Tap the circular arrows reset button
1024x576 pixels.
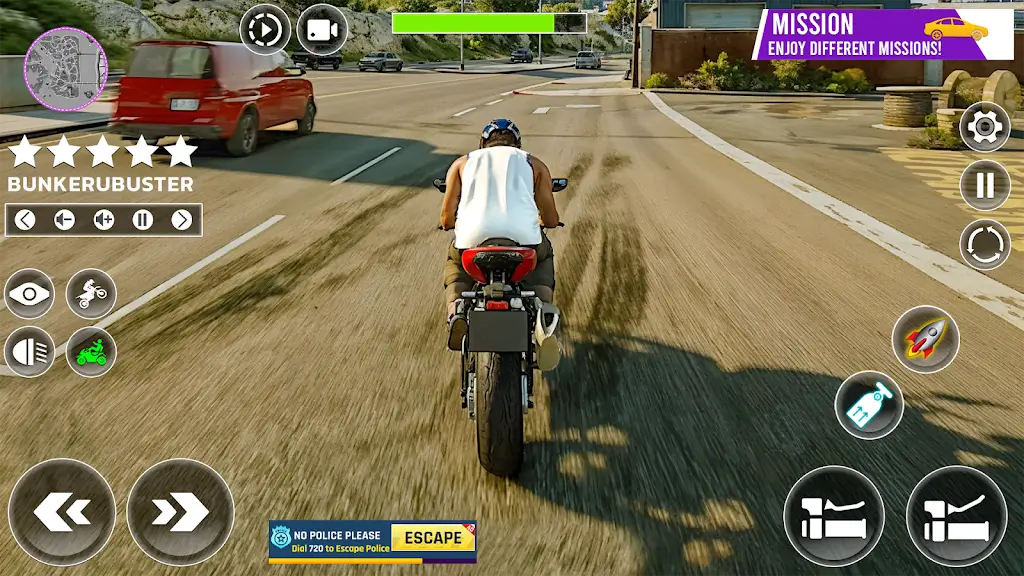[x=984, y=244]
